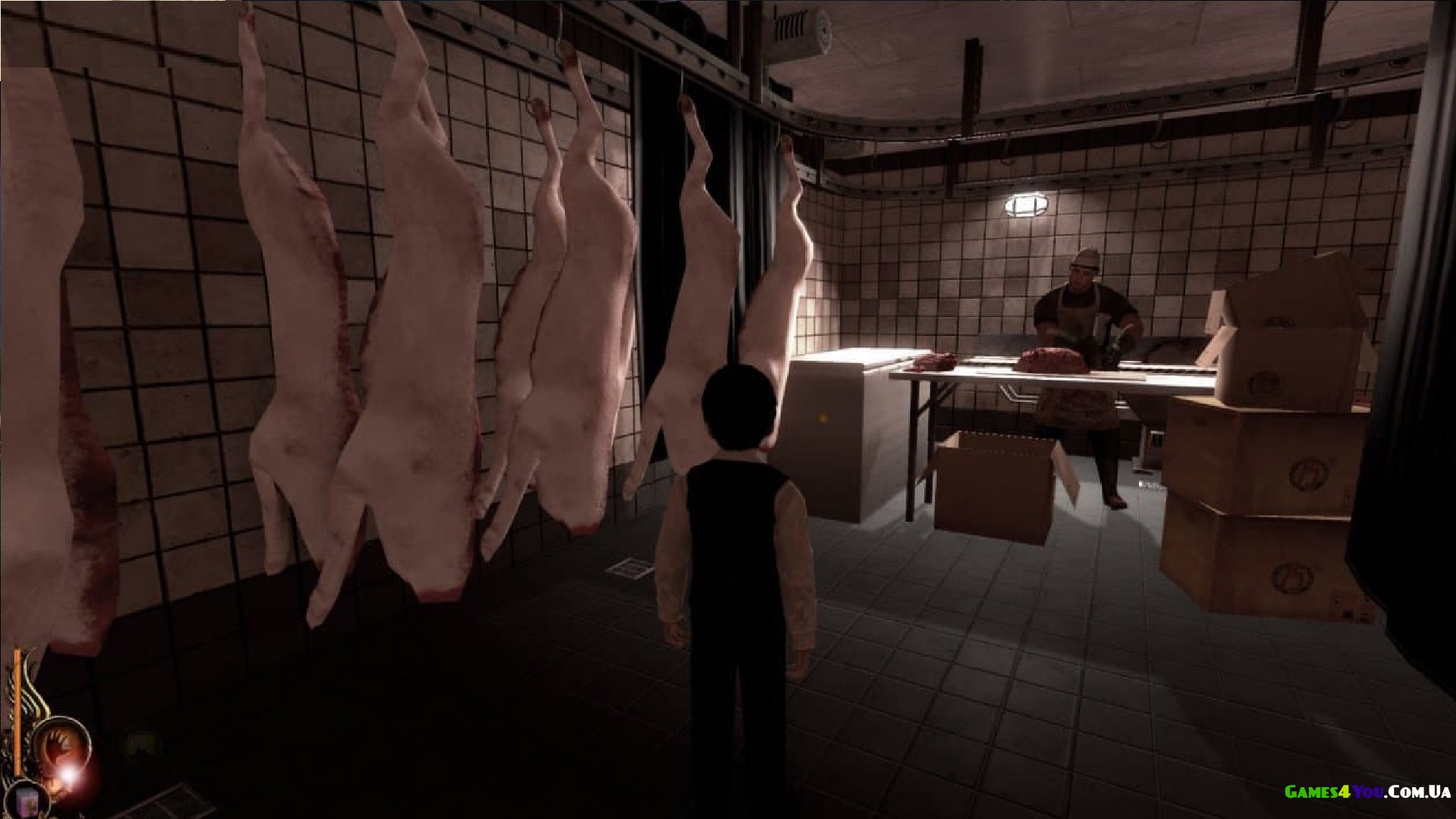Open the Games4You.Com.Ua watermark link
This screenshot has height=819, width=1456.
click(x=1367, y=792)
